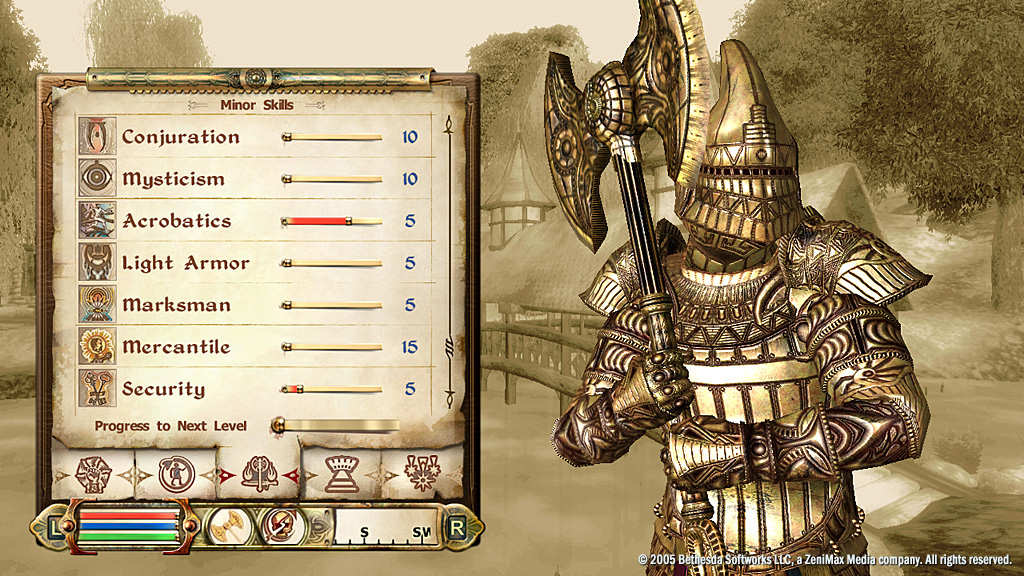Select the Marksman skill entry

point(250,305)
